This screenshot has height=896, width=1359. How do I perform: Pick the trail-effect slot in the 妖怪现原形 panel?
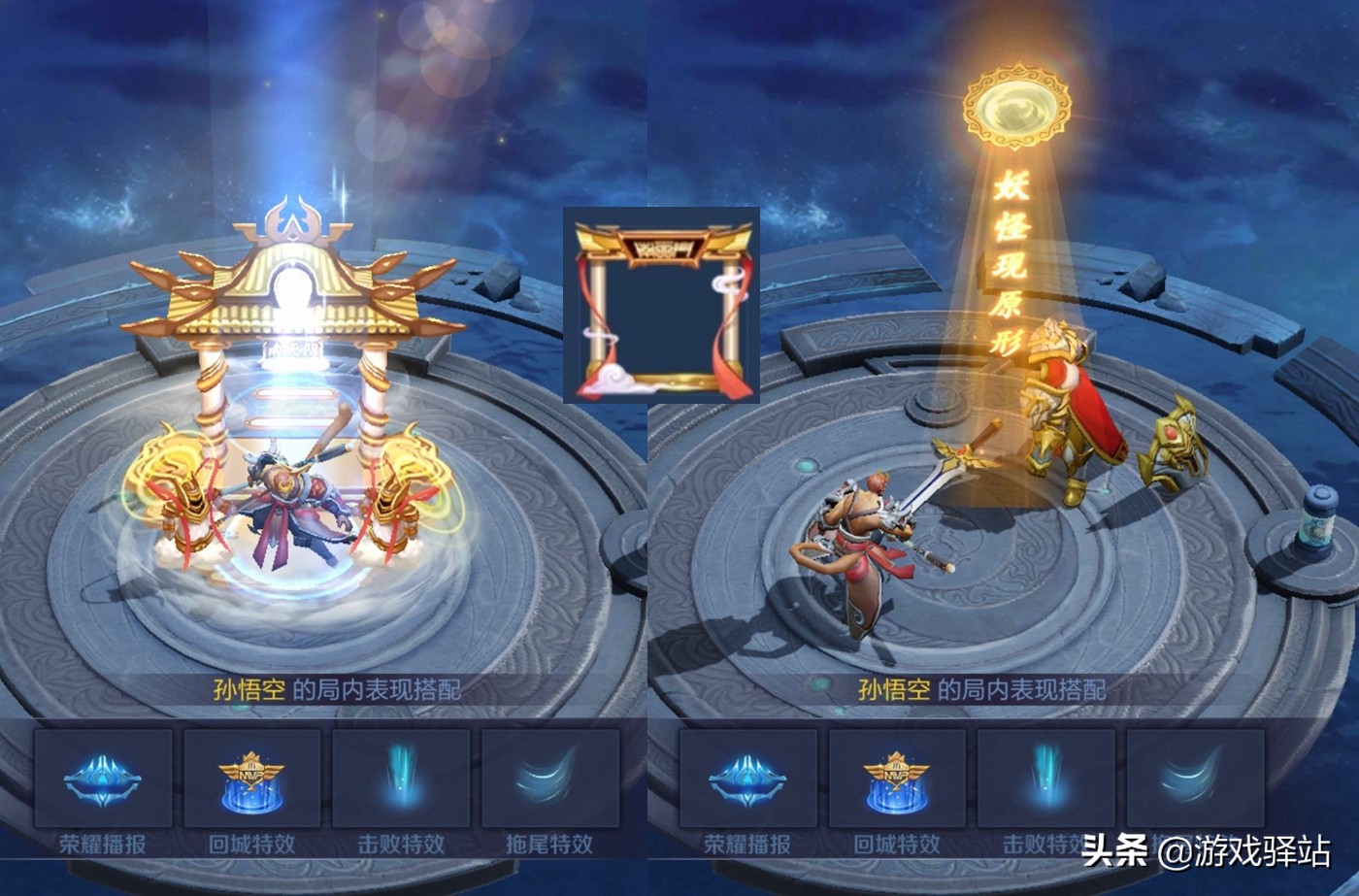[1195, 779]
